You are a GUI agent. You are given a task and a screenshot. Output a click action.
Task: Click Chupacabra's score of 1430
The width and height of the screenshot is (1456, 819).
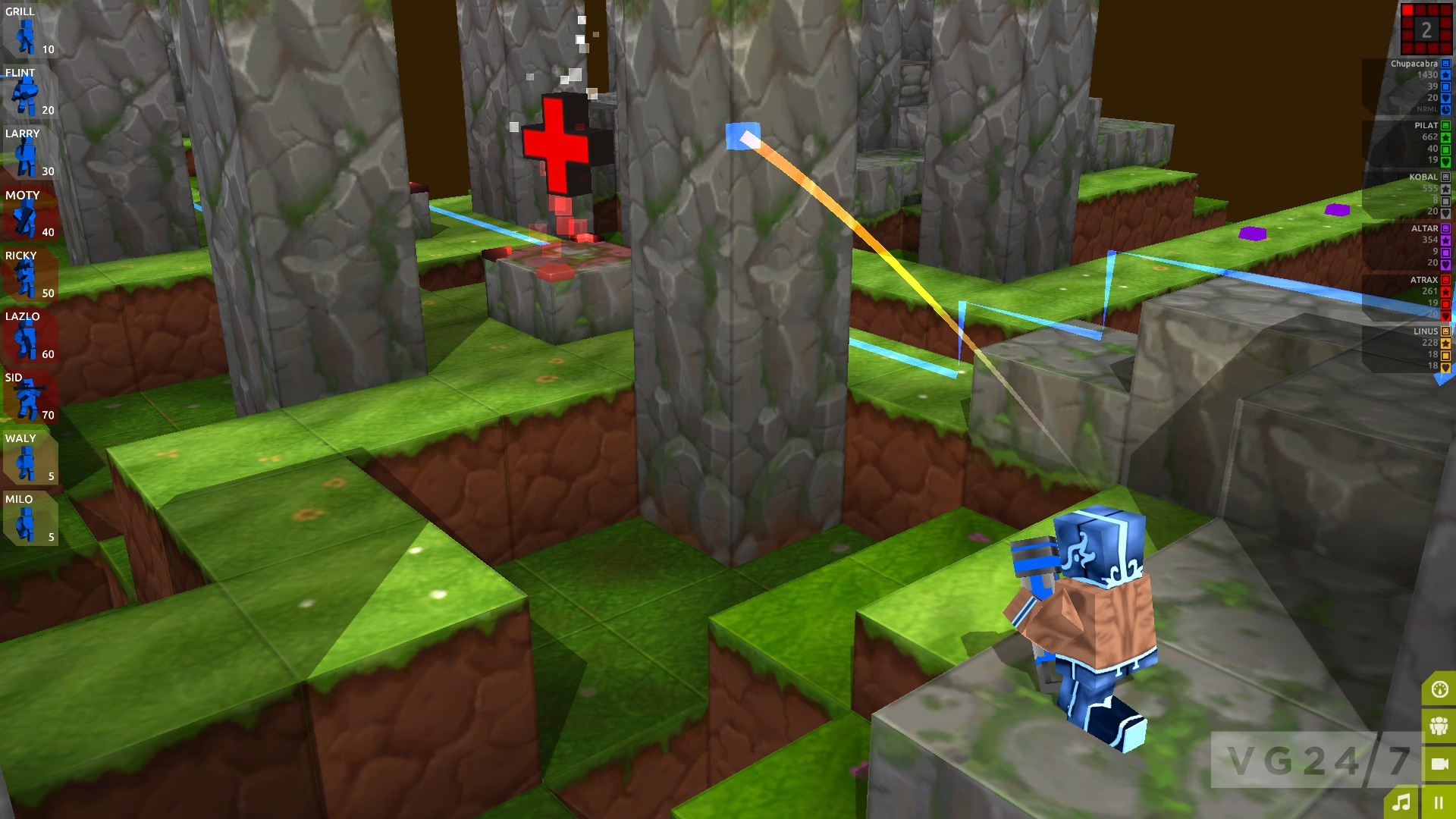(1428, 75)
